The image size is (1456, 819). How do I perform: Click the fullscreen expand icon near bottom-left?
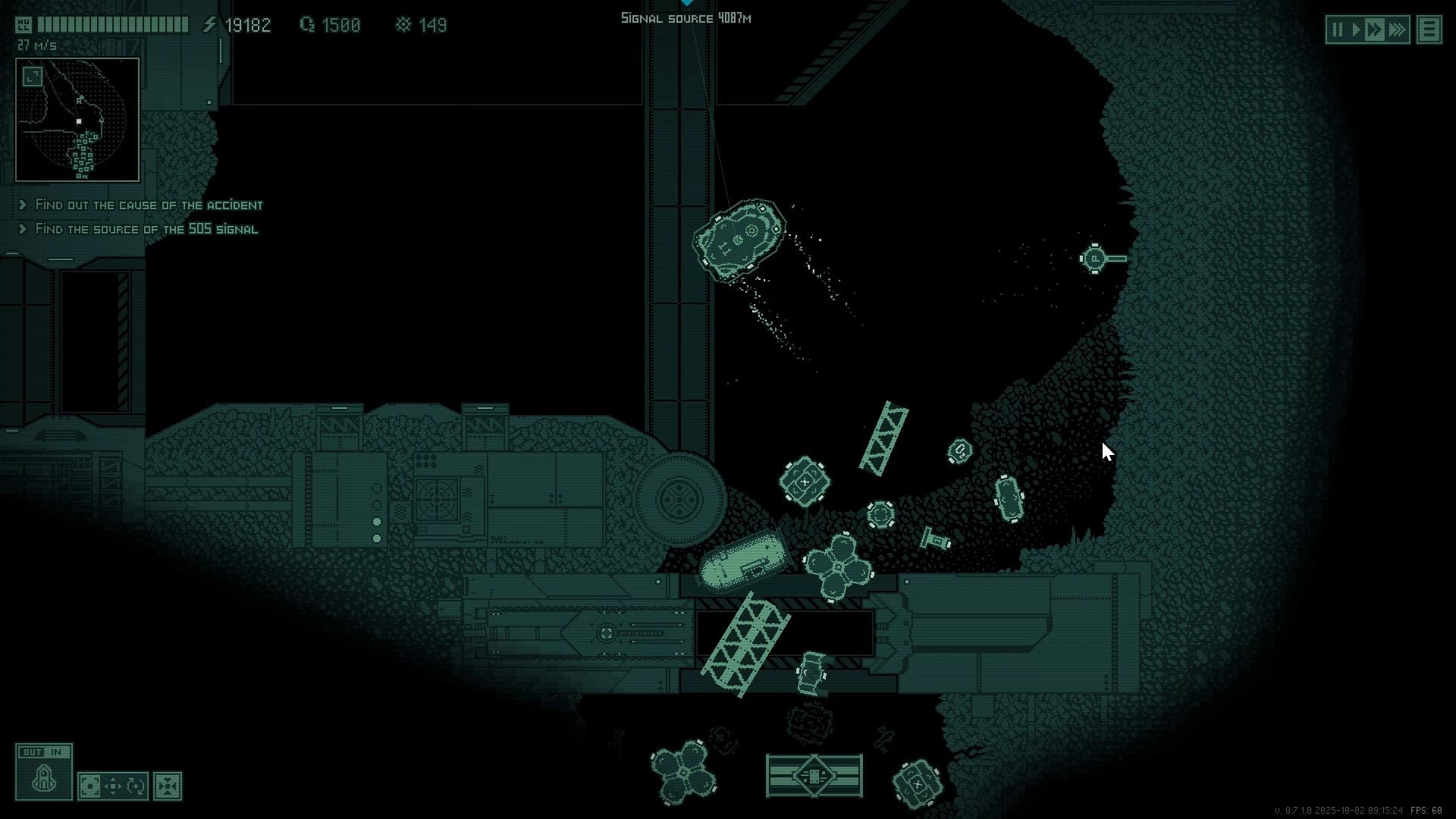click(x=168, y=786)
